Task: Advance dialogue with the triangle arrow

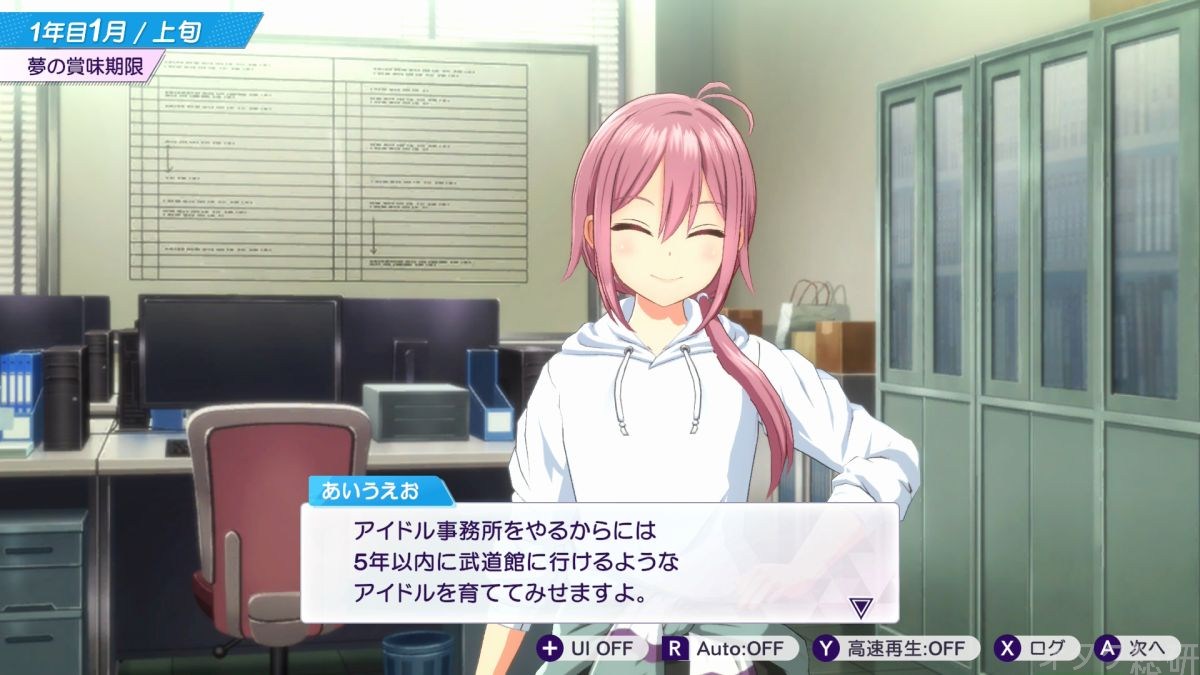Action: coord(860,606)
